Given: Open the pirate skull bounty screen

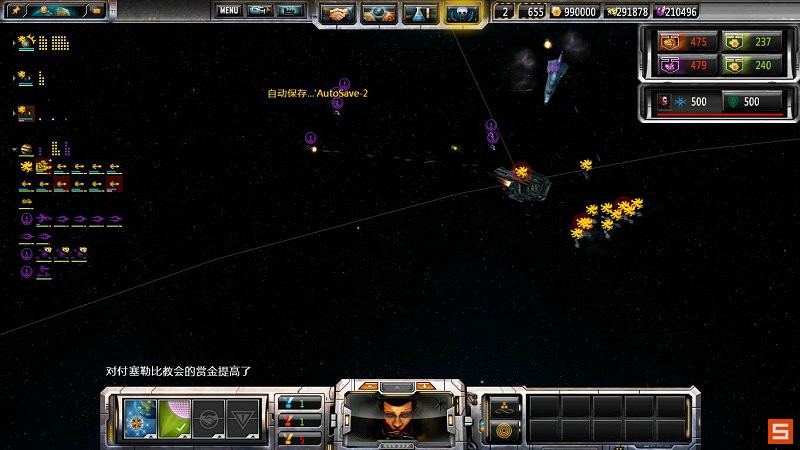Looking at the screenshot, I should pos(462,13).
